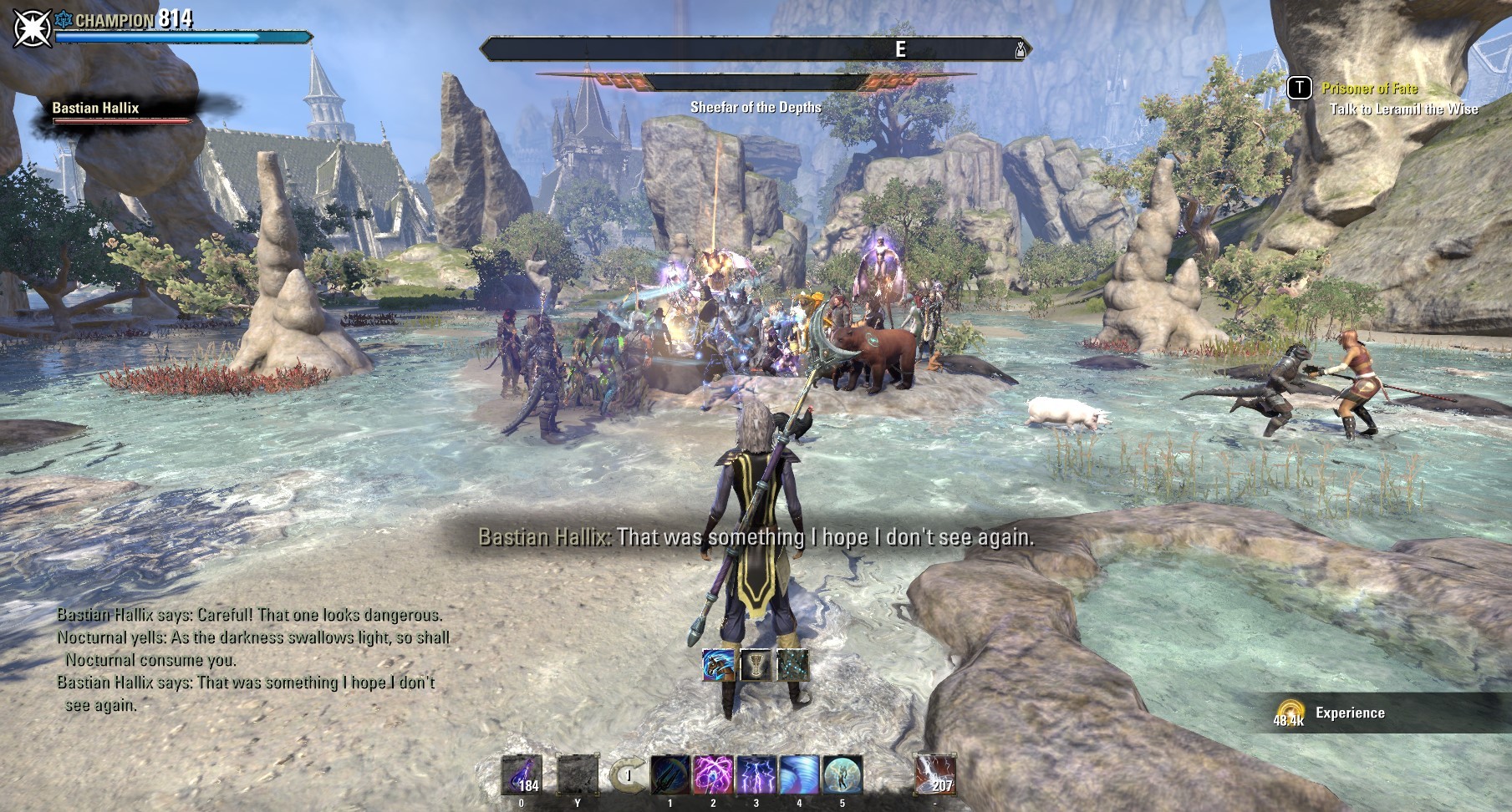Viewport: 1512px width, 812px height.
Task: Open the Prisoner of Fate quest tracker
Action: 1369,88
